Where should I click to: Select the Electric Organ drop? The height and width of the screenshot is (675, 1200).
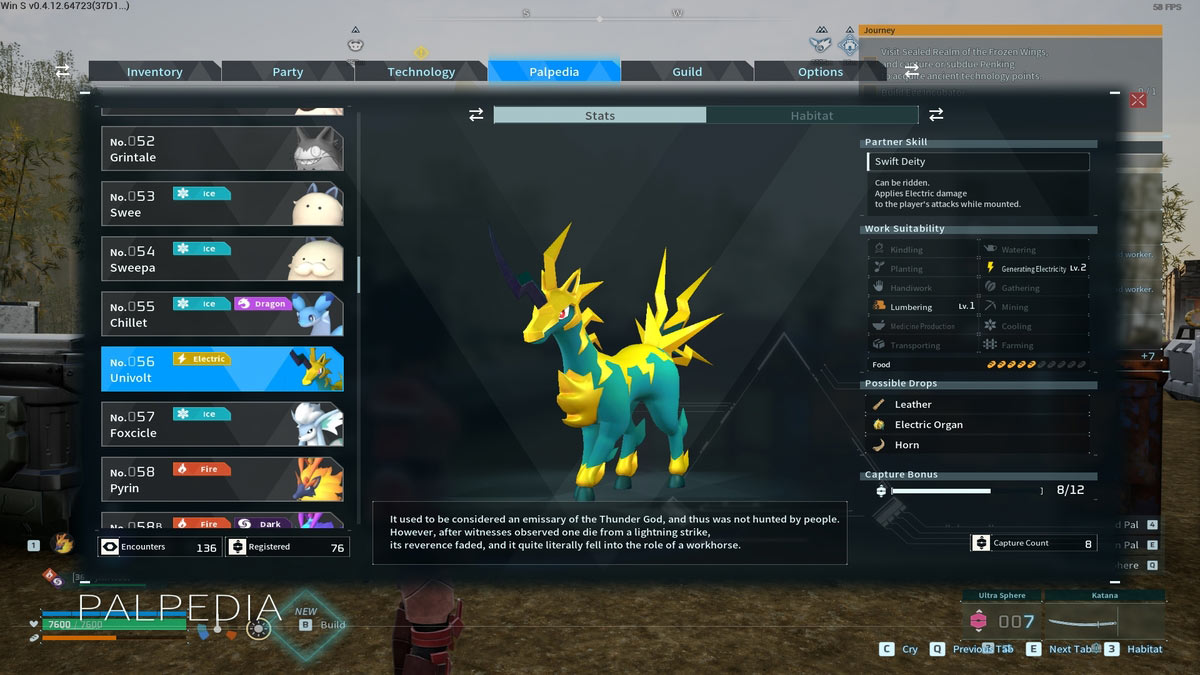coord(977,425)
